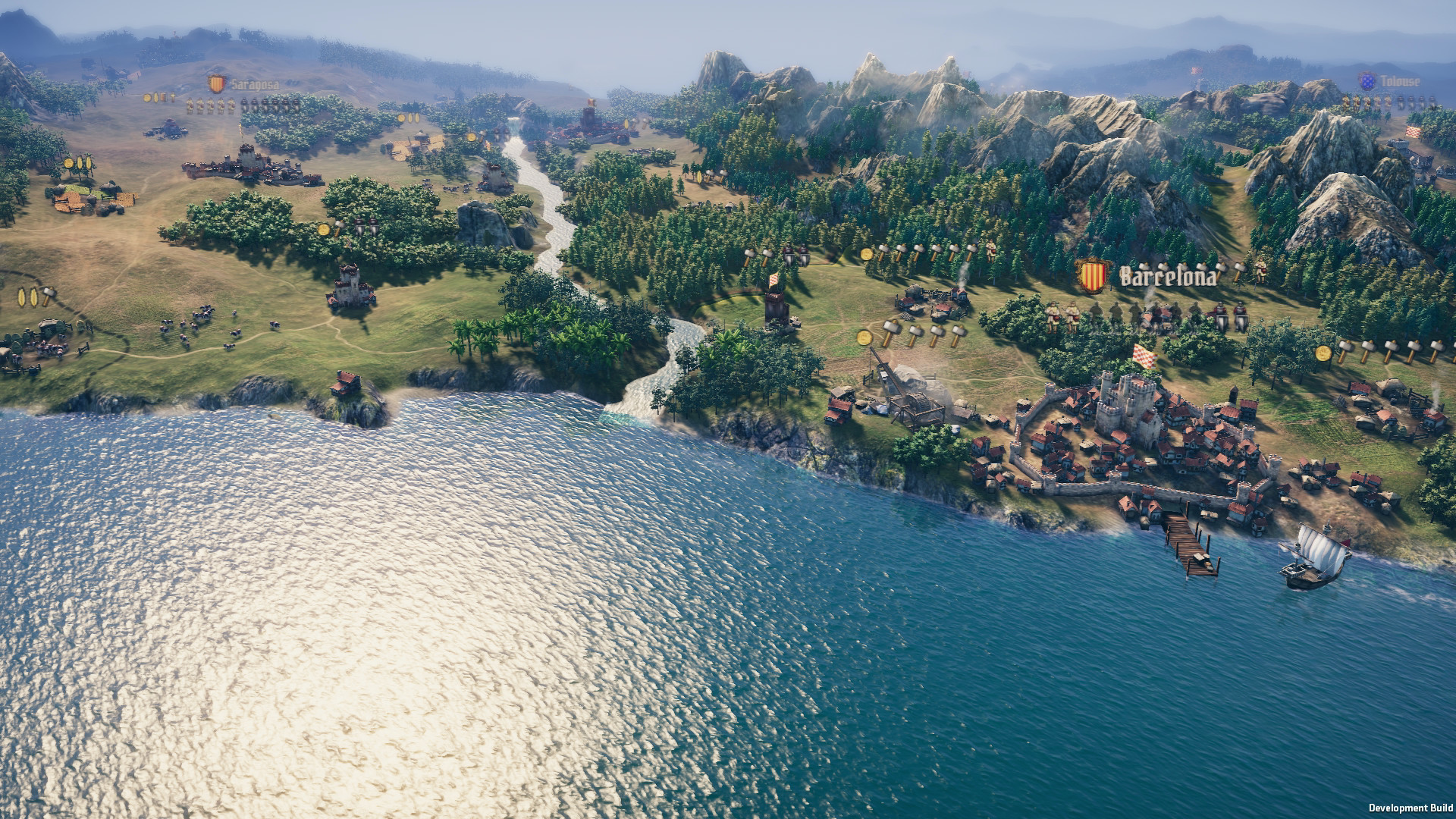Select the Saragosa coat of arms shield
The width and height of the screenshot is (1456, 819).
pyautogui.click(x=217, y=84)
